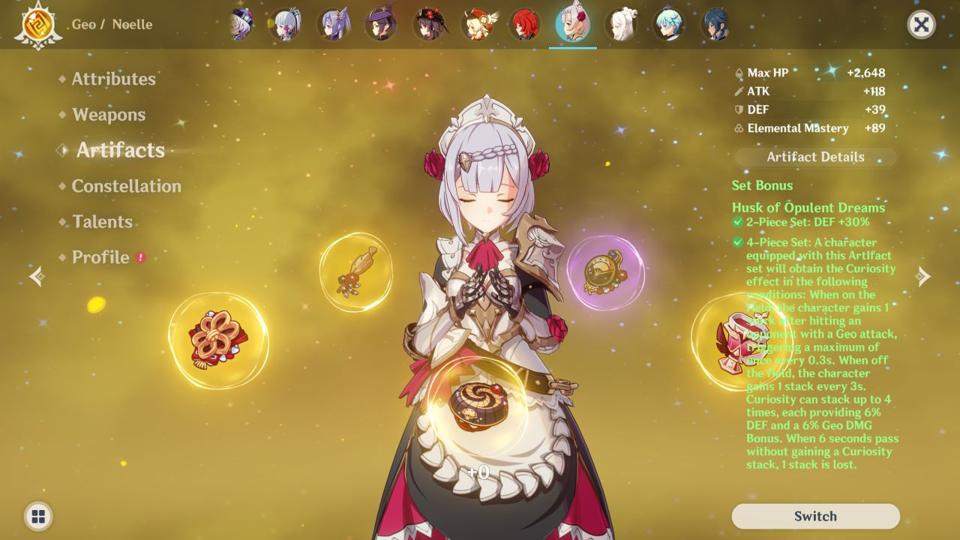Go to the next character with the right arrow
This screenshot has width=960, height=540.
(x=923, y=277)
